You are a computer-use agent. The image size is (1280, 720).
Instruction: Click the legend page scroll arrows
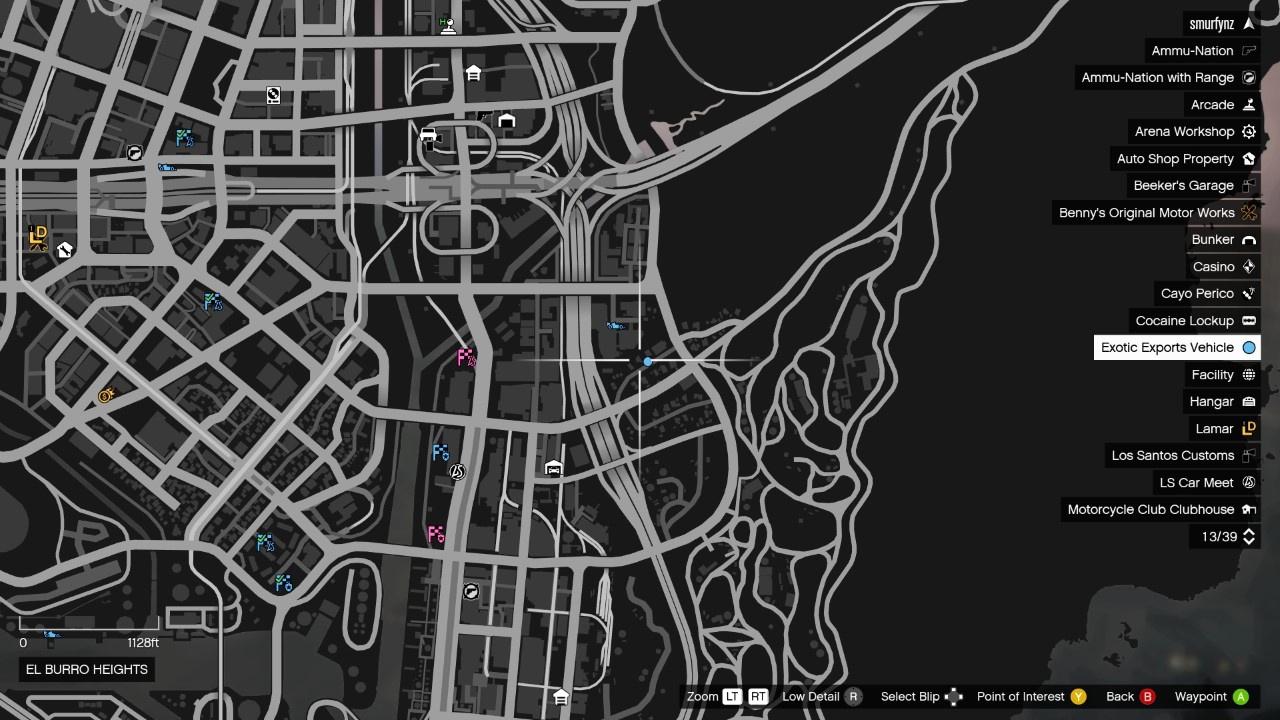point(1248,537)
